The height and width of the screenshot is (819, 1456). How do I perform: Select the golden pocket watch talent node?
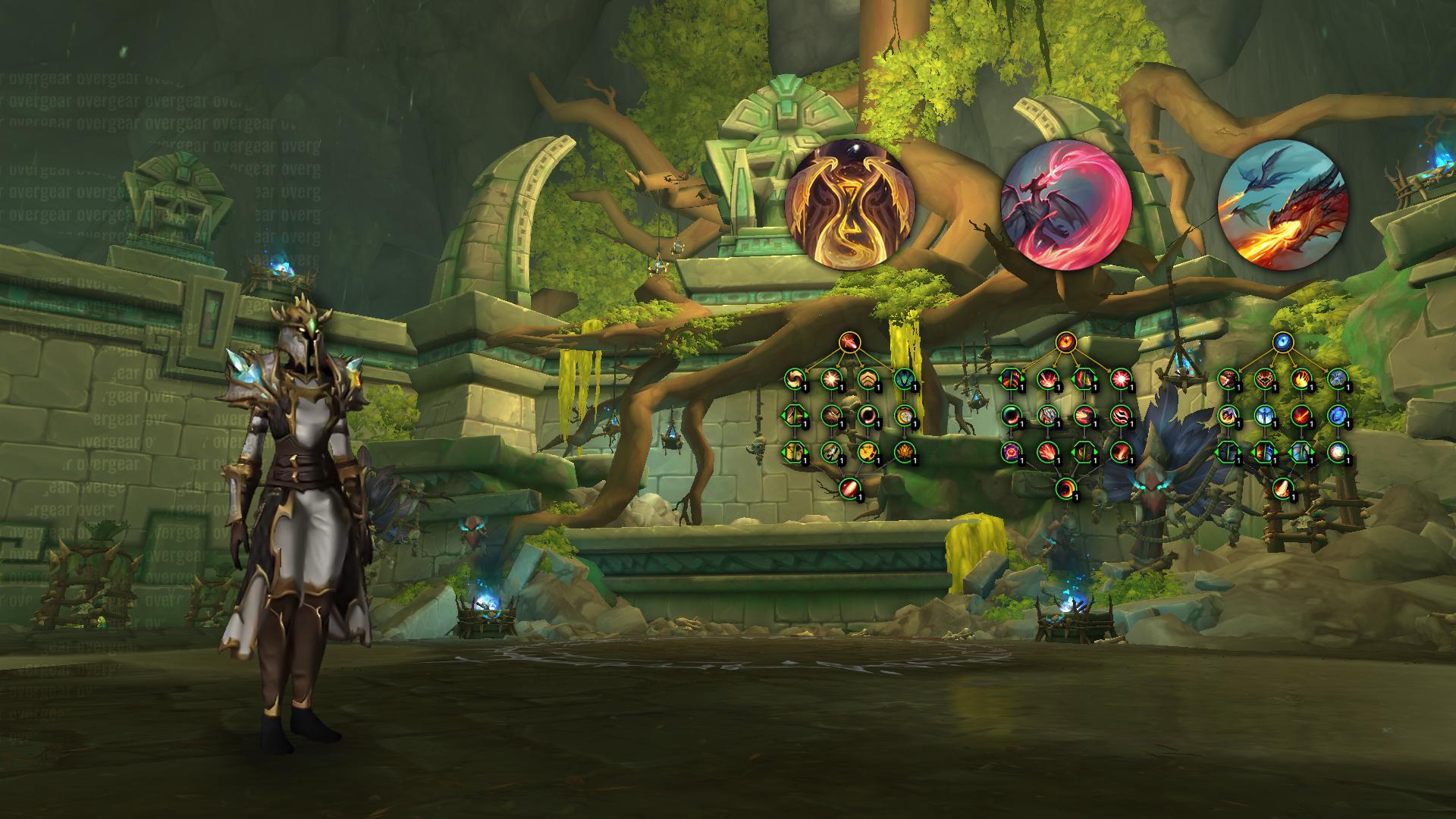pyautogui.click(x=903, y=415)
